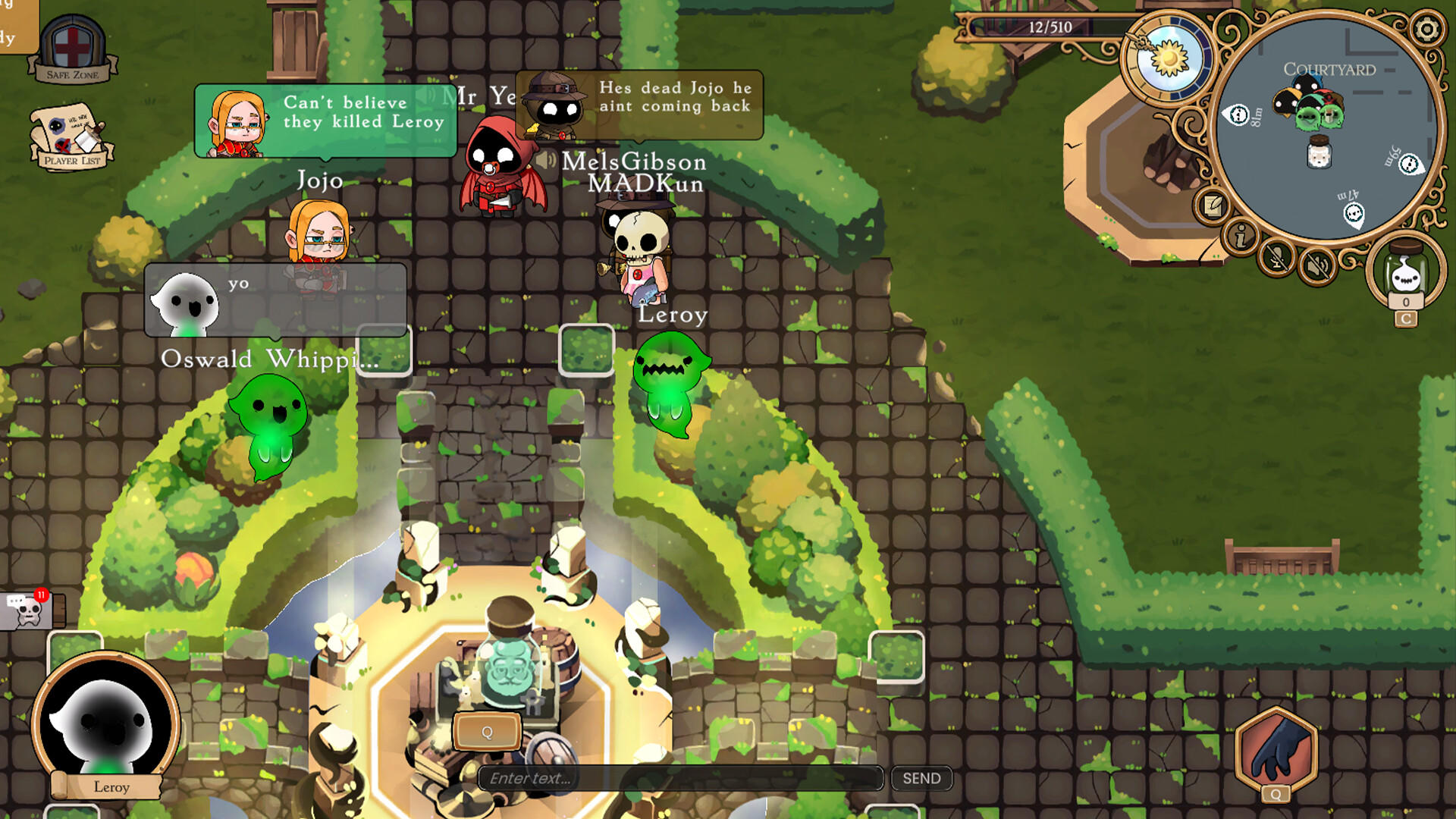Toggle the voice speaker icon beside MelsGibson
The width and height of the screenshot is (1456, 819).
click(x=547, y=161)
